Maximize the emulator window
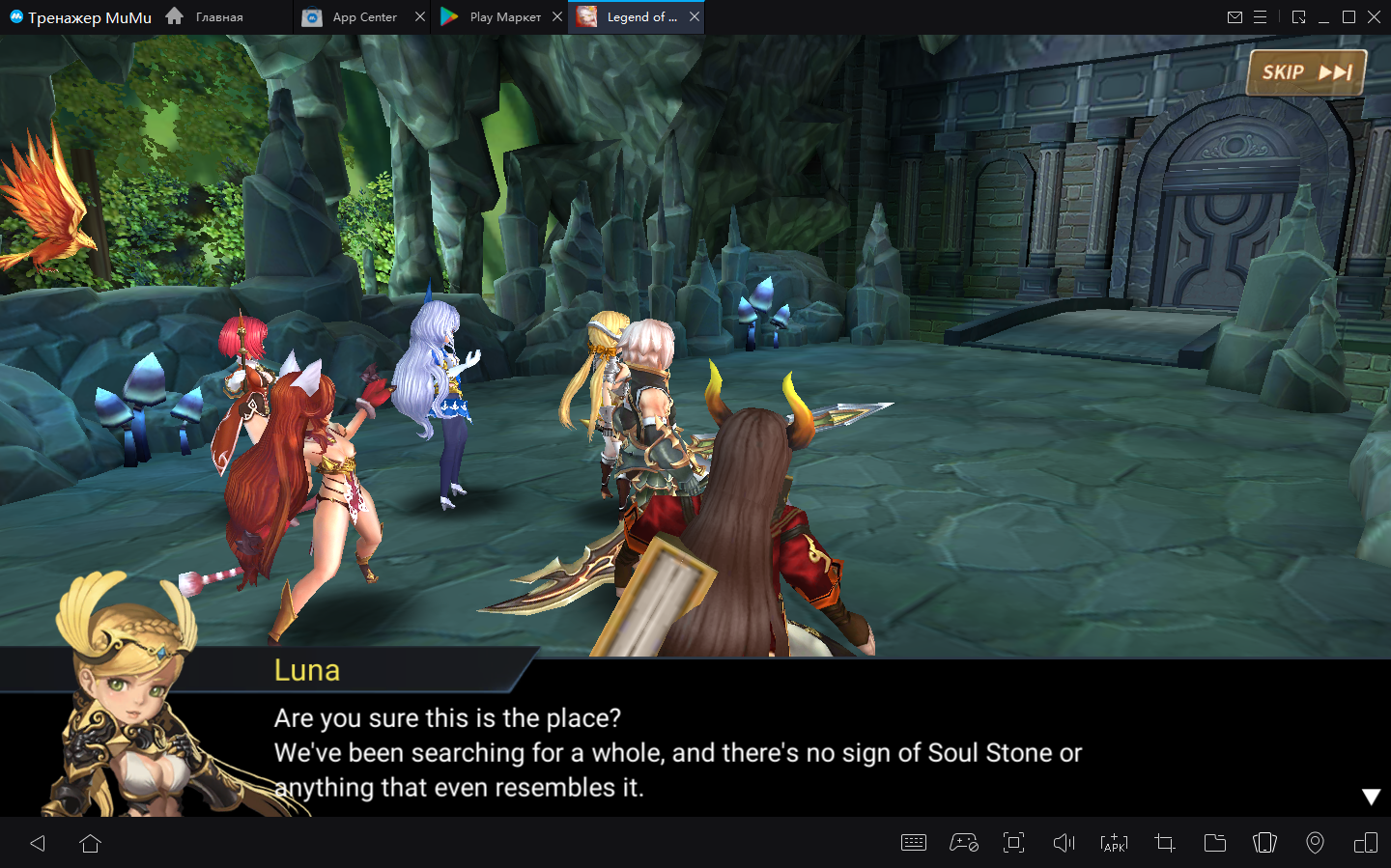Viewport: 1391px width, 868px height. pyautogui.click(x=1348, y=17)
